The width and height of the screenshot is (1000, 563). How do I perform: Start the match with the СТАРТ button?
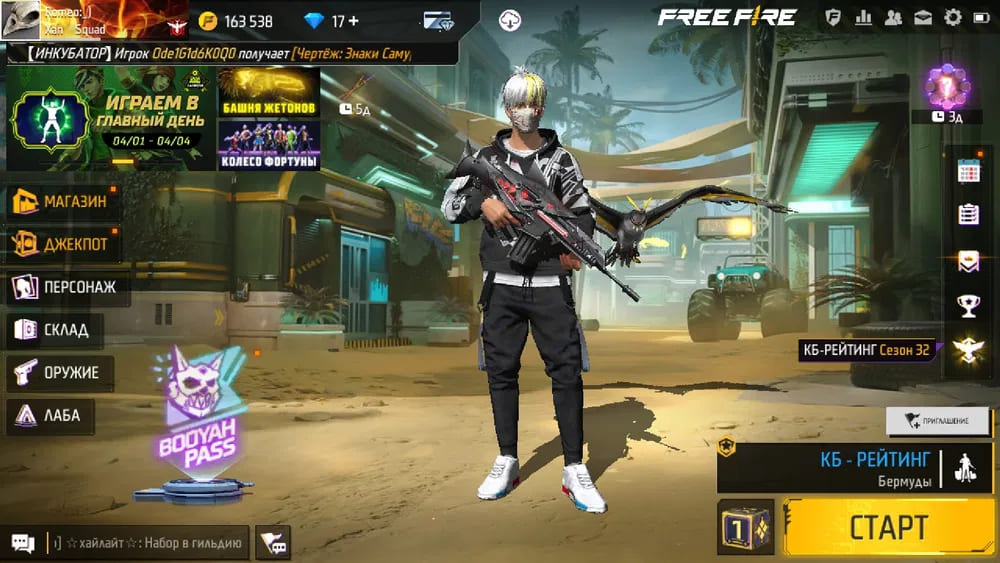[888, 527]
